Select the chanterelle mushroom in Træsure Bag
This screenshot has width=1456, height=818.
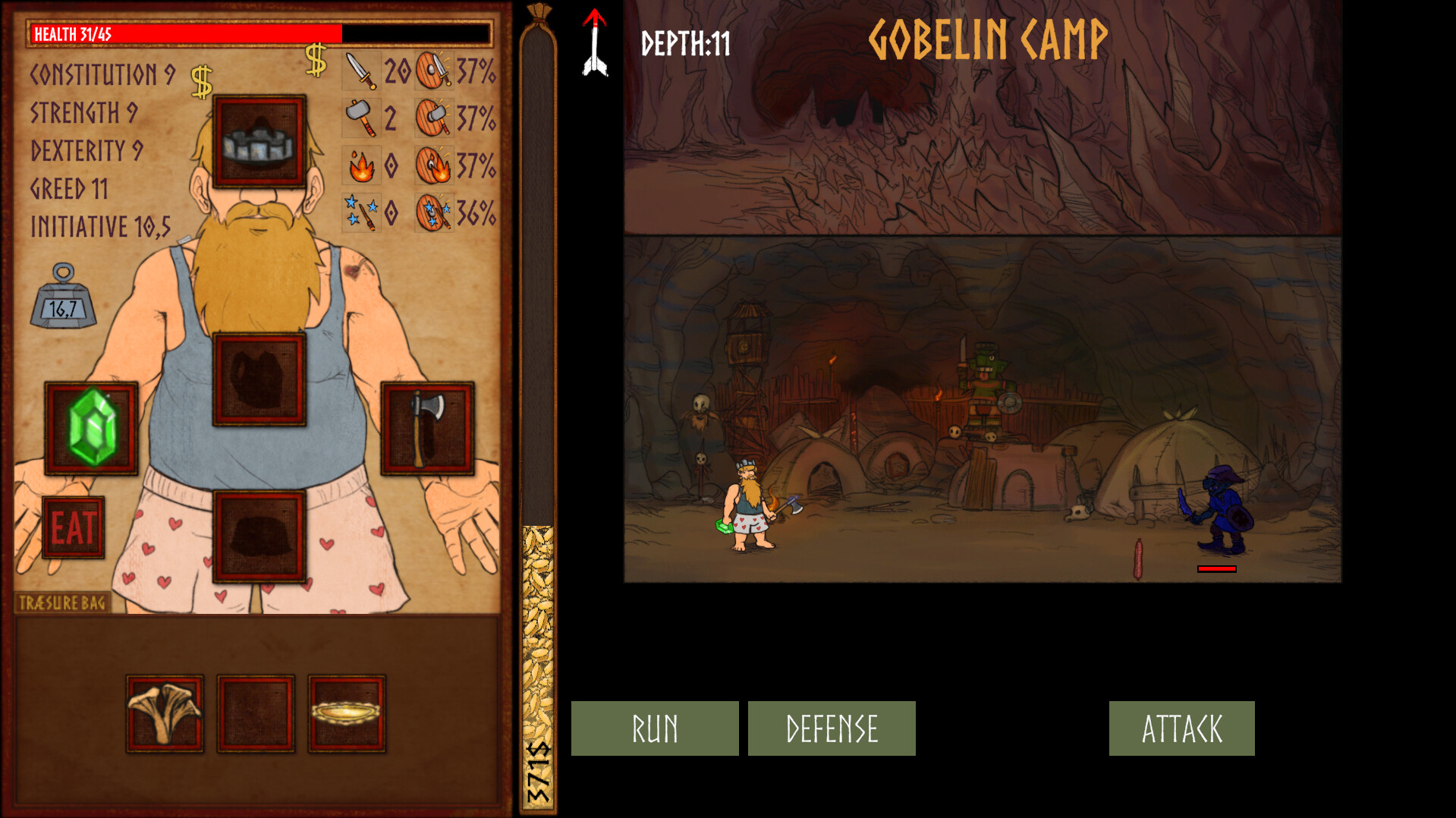pyautogui.click(x=164, y=714)
